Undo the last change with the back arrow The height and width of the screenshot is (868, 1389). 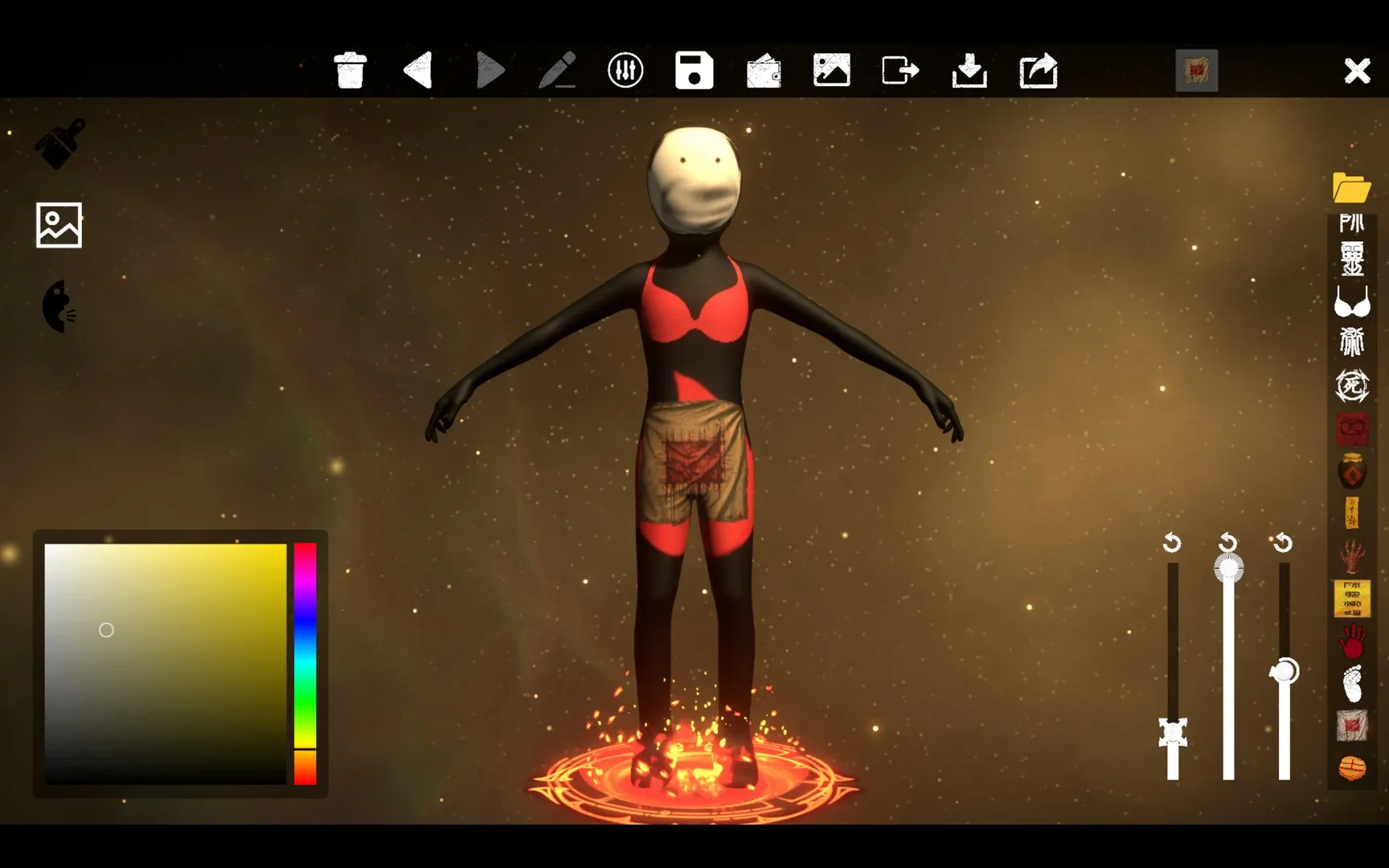tap(418, 70)
